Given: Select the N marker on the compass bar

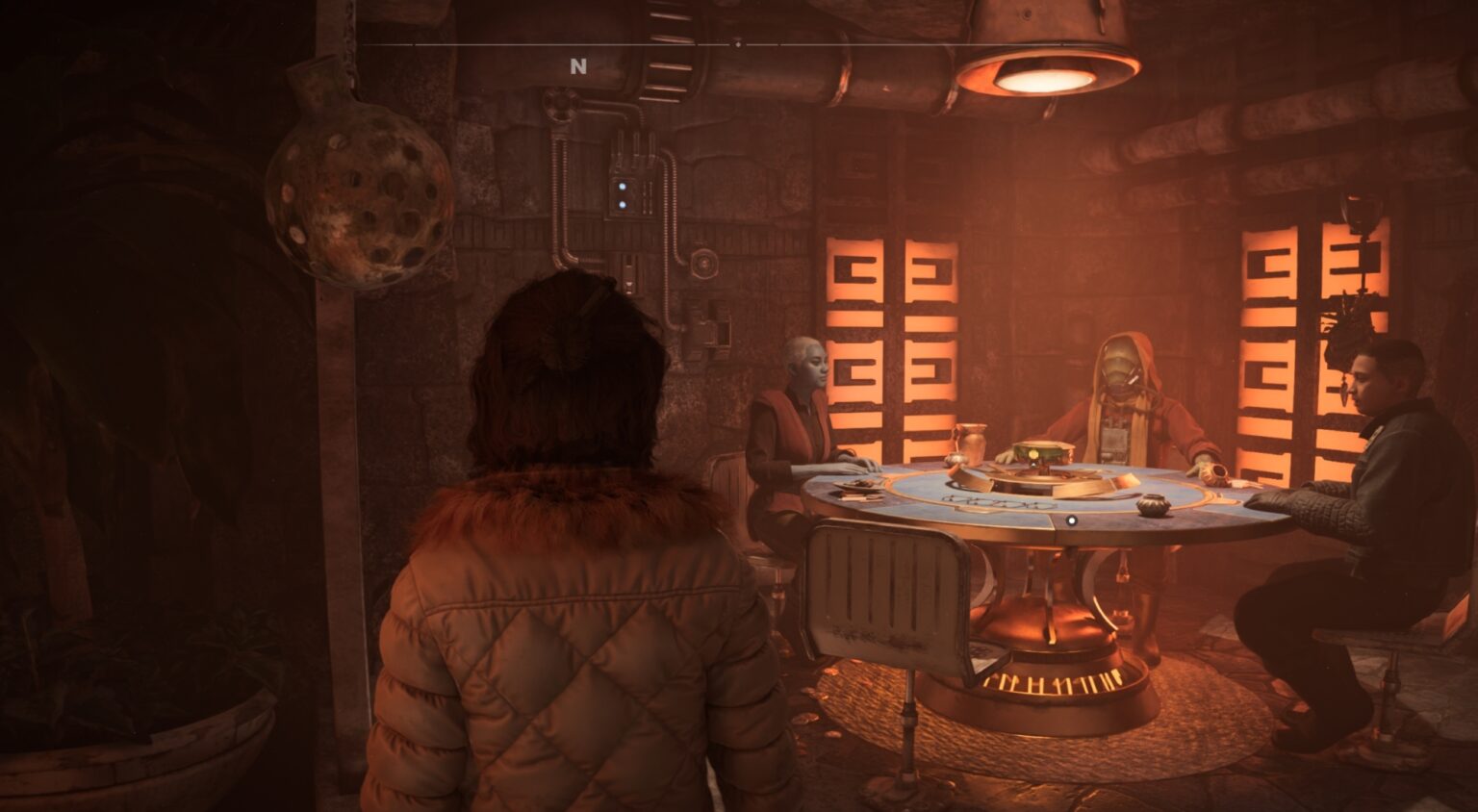Looking at the screenshot, I should pyautogui.click(x=577, y=66).
